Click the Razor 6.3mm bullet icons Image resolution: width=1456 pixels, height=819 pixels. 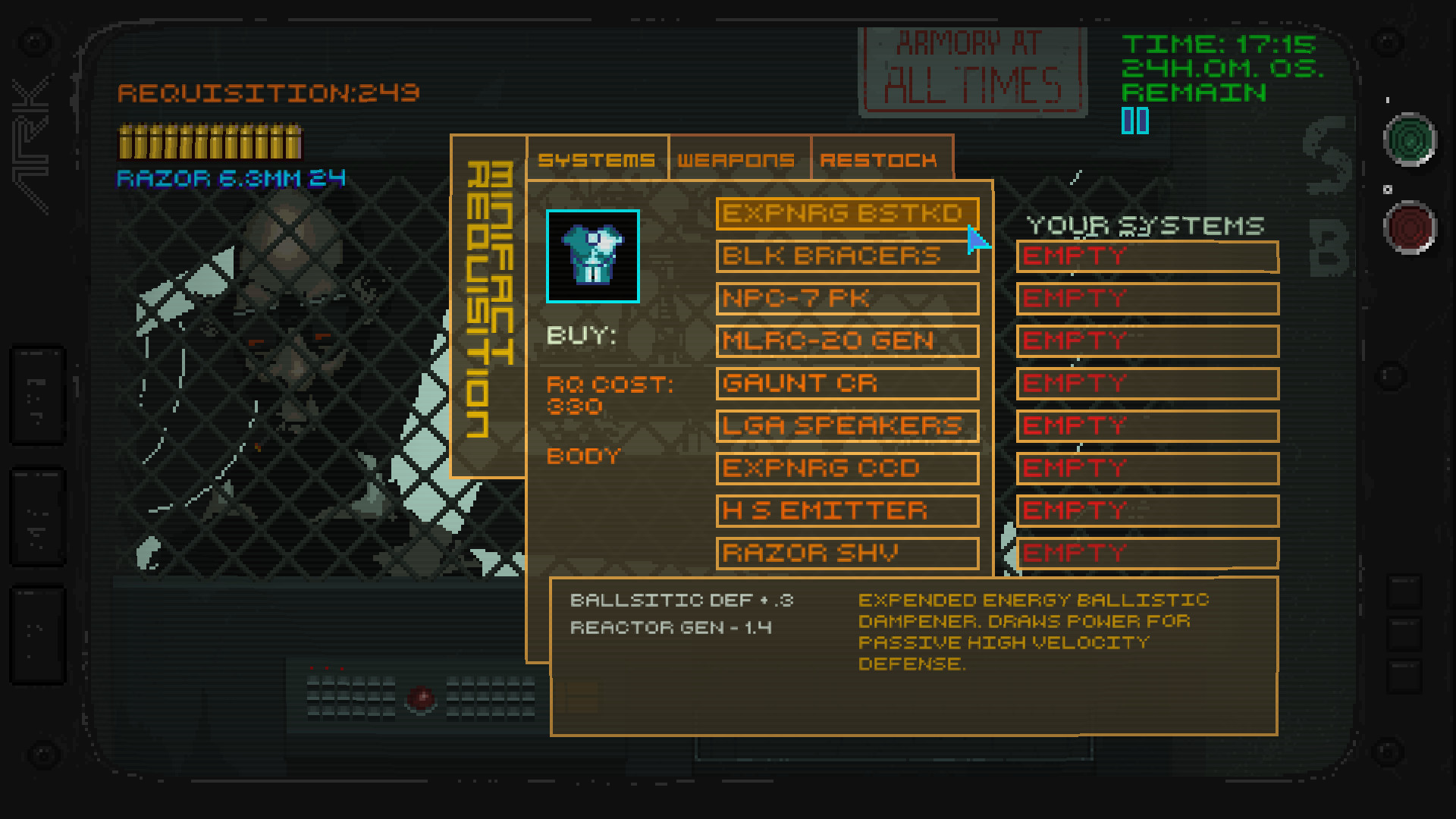pos(209,143)
